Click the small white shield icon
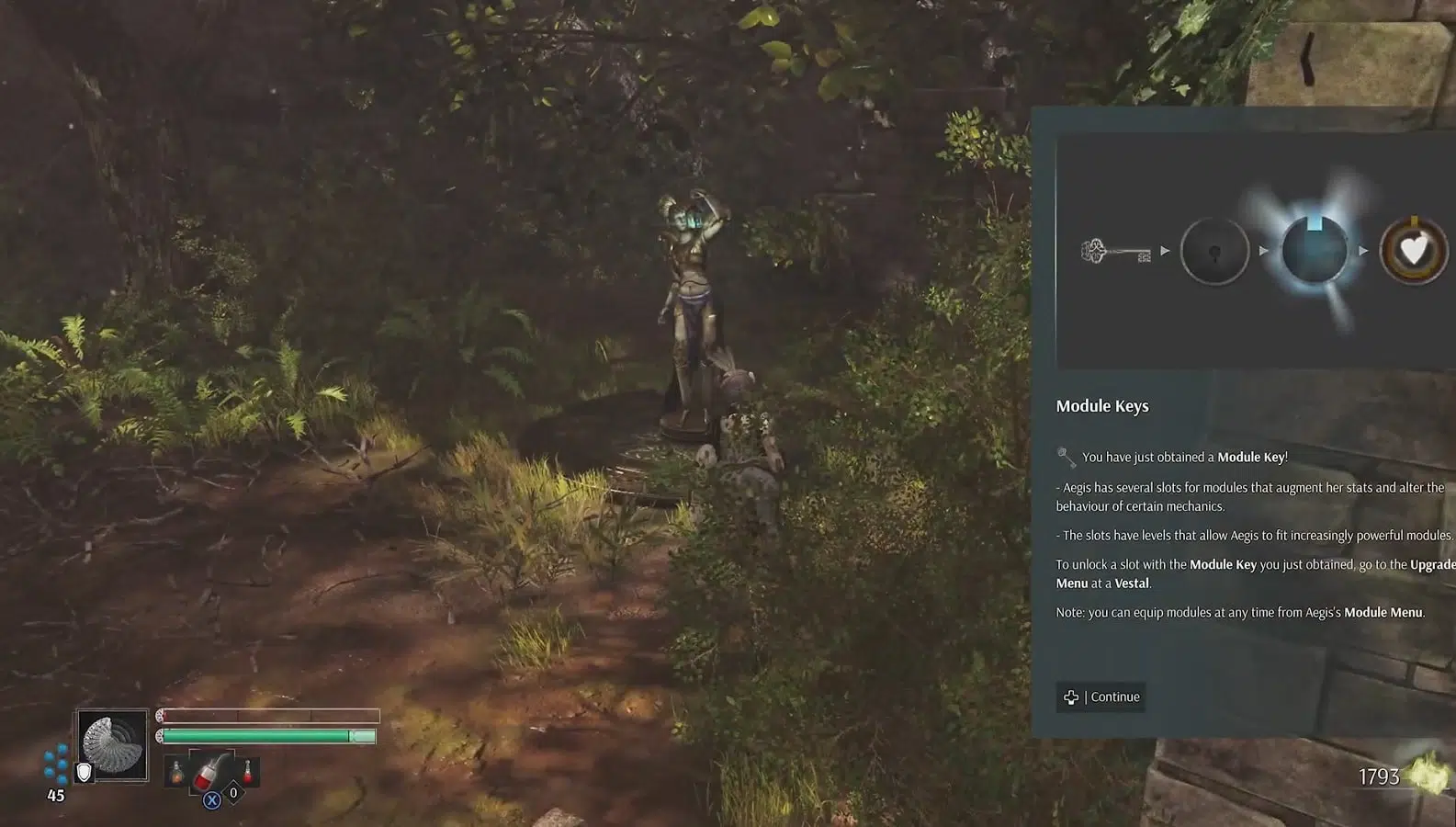 [84, 774]
